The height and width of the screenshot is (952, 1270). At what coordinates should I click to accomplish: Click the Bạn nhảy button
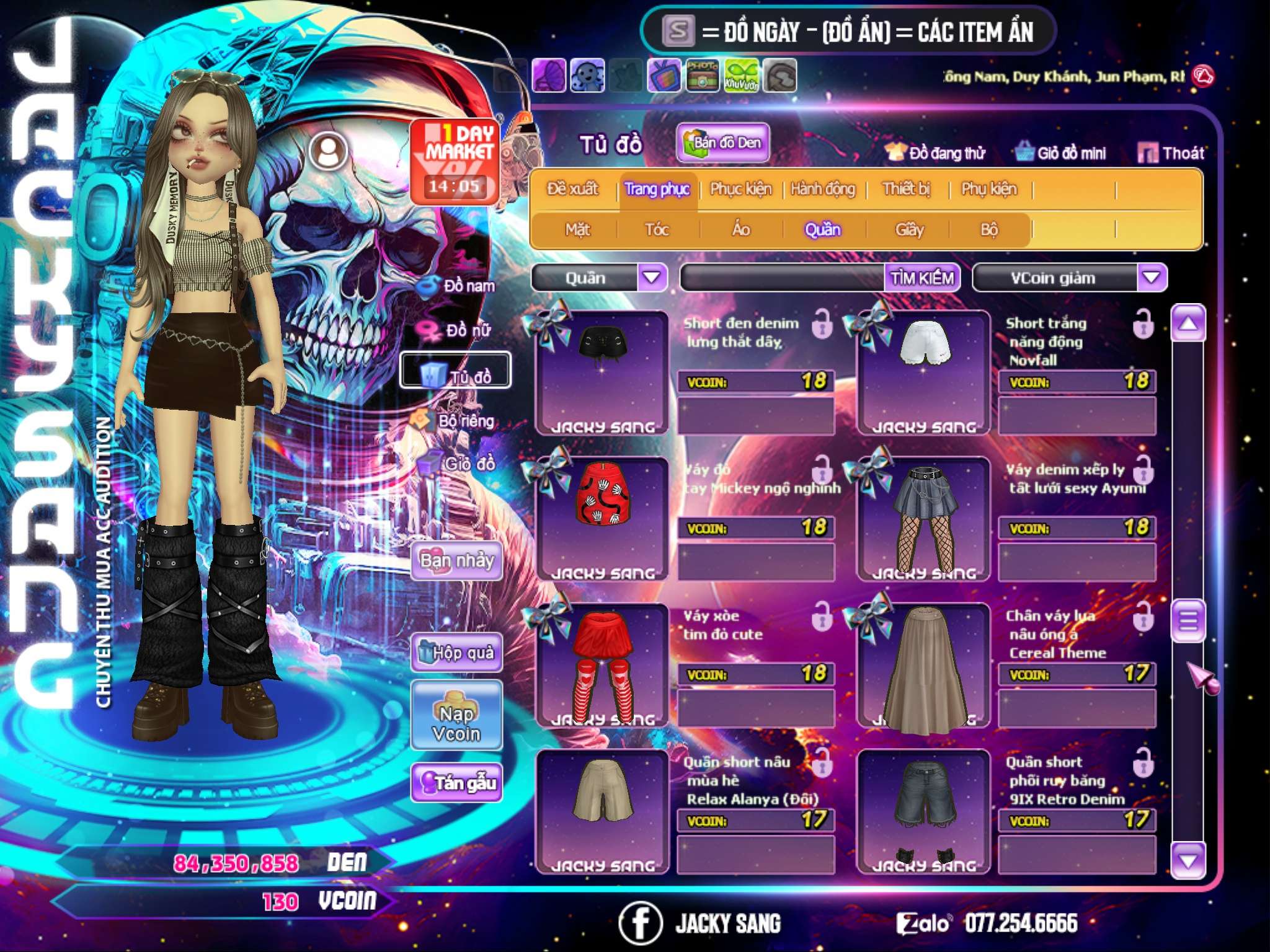click(456, 561)
